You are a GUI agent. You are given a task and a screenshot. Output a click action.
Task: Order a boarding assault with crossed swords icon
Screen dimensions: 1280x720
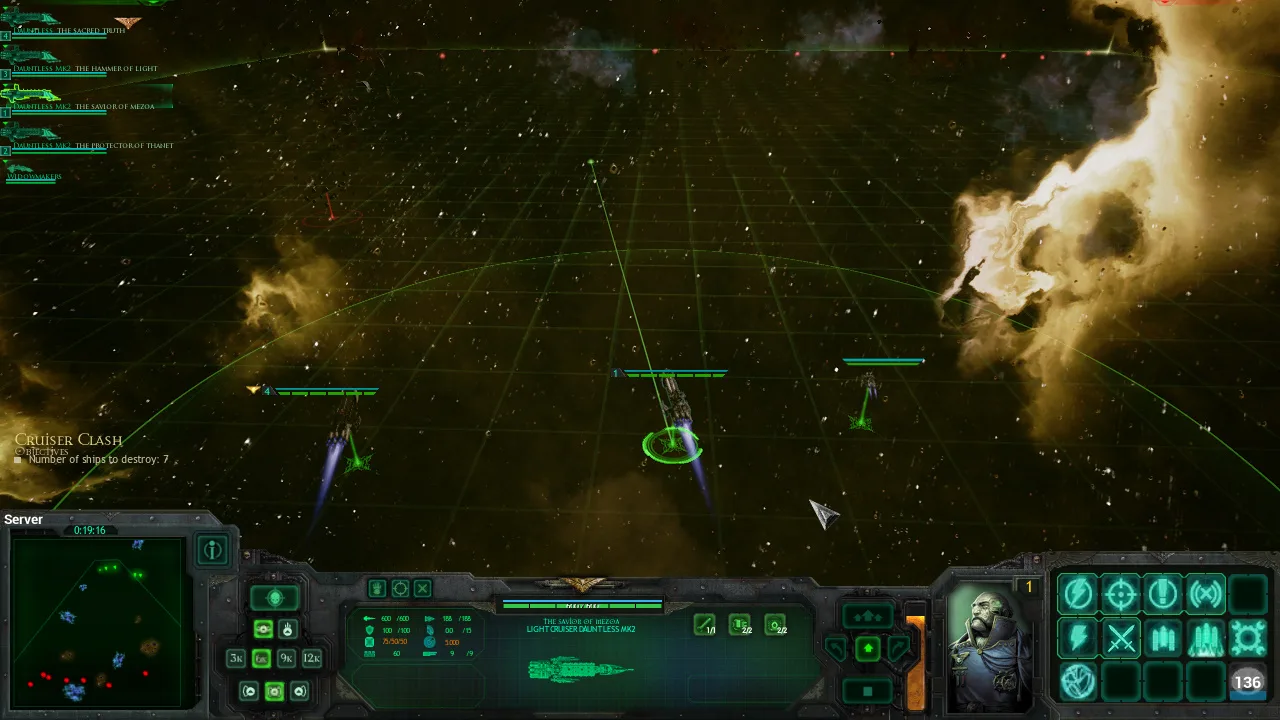click(x=1121, y=638)
